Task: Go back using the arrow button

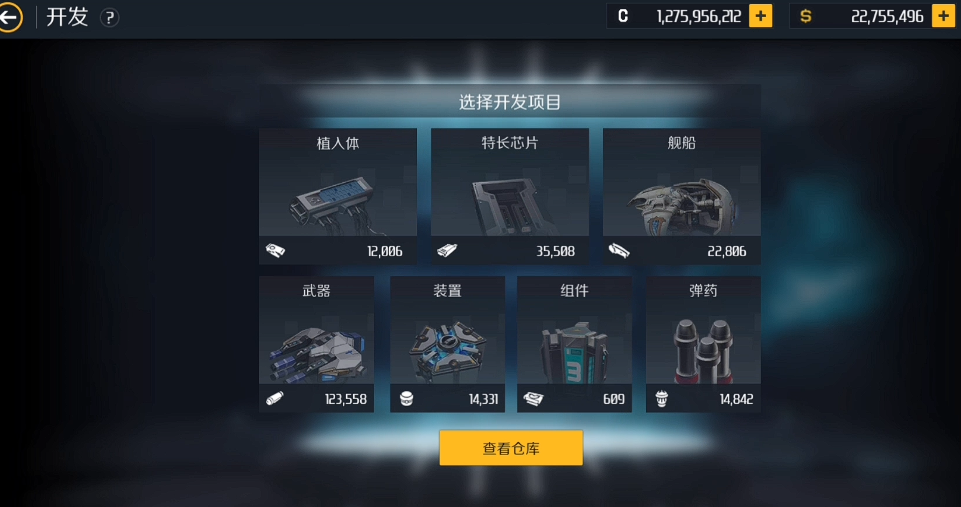Action: [x=10, y=17]
